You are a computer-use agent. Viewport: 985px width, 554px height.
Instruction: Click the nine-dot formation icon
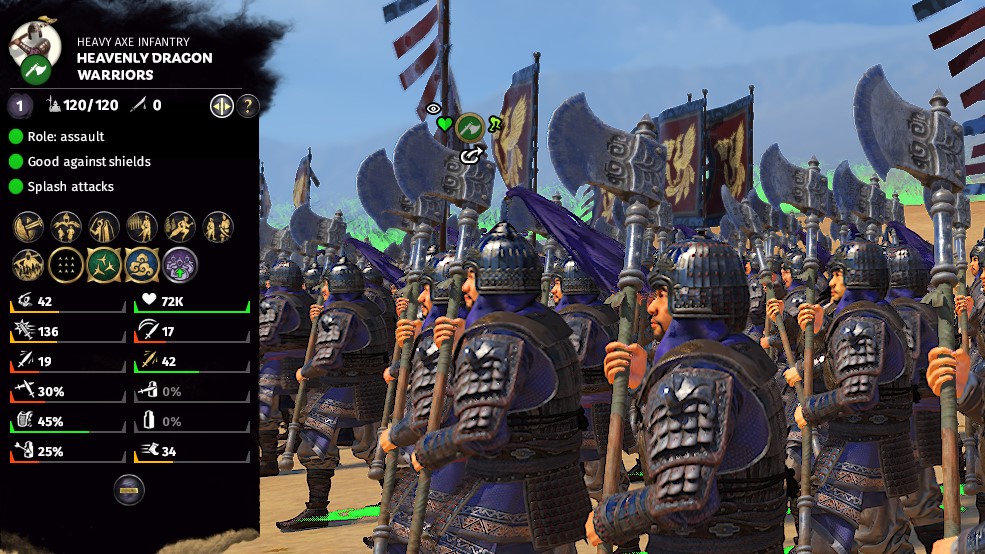click(66, 265)
